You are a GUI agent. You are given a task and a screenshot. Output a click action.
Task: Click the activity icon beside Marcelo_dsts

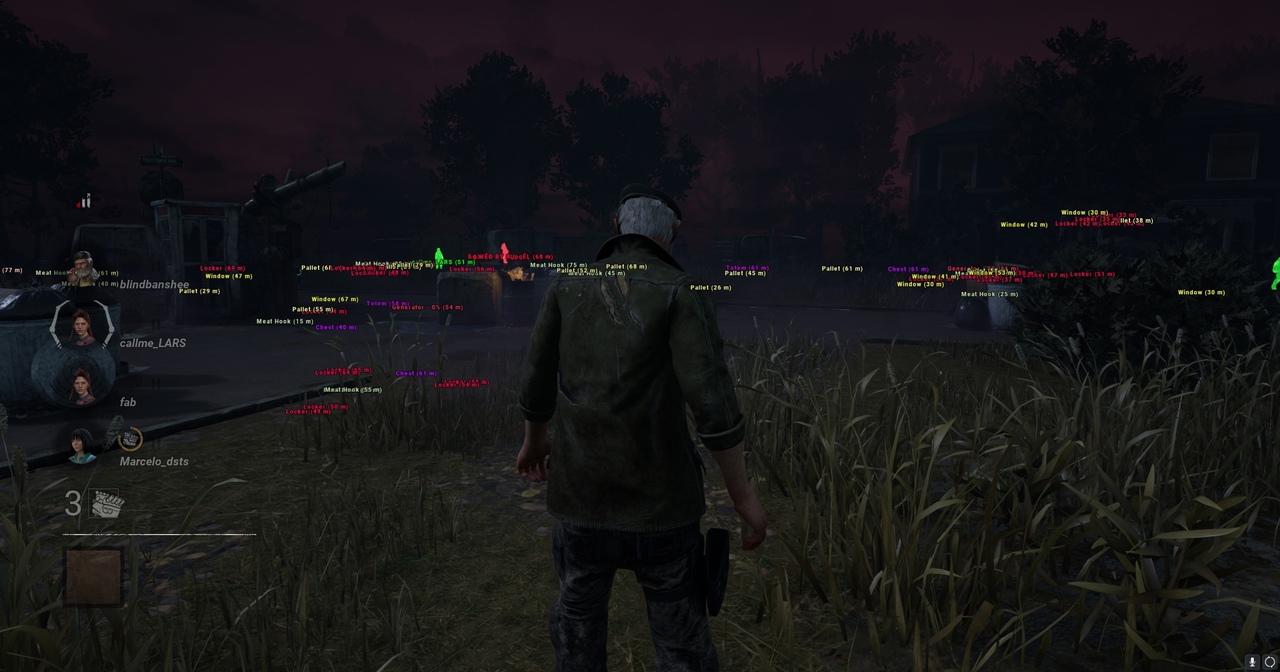pos(130,439)
